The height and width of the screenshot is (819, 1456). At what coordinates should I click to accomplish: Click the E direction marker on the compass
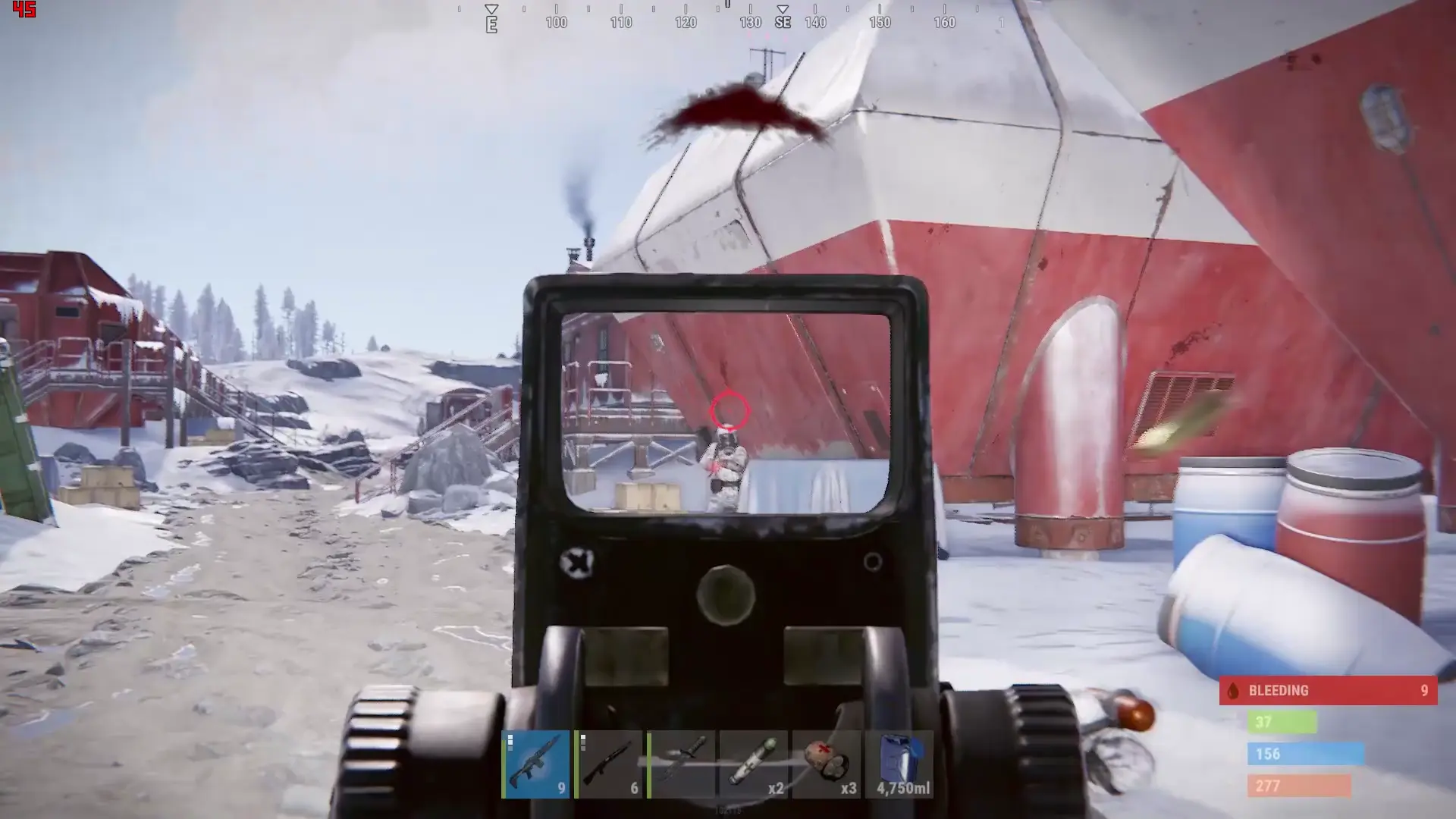point(491,23)
